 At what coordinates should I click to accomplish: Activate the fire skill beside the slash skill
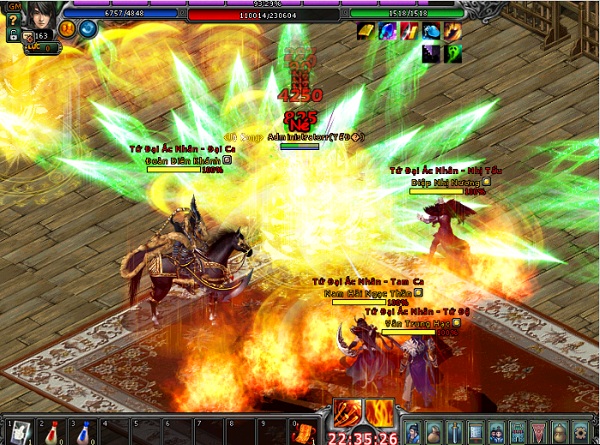pos(379,411)
